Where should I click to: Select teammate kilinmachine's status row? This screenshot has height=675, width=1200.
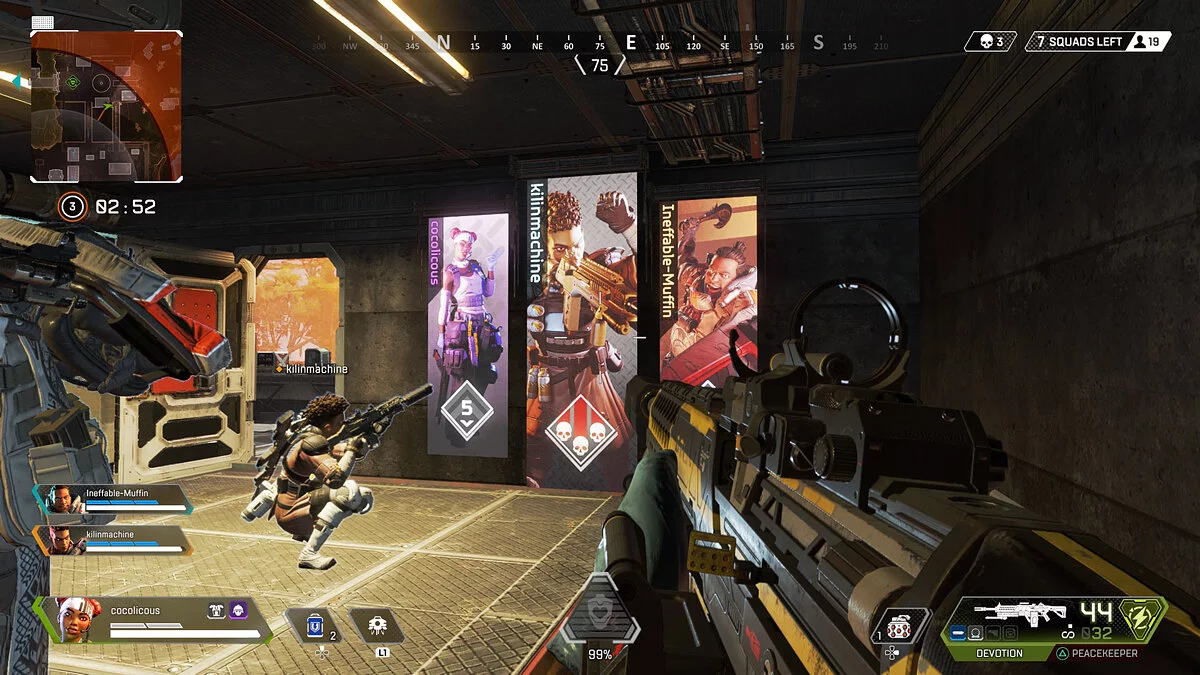click(x=112, y=540)
